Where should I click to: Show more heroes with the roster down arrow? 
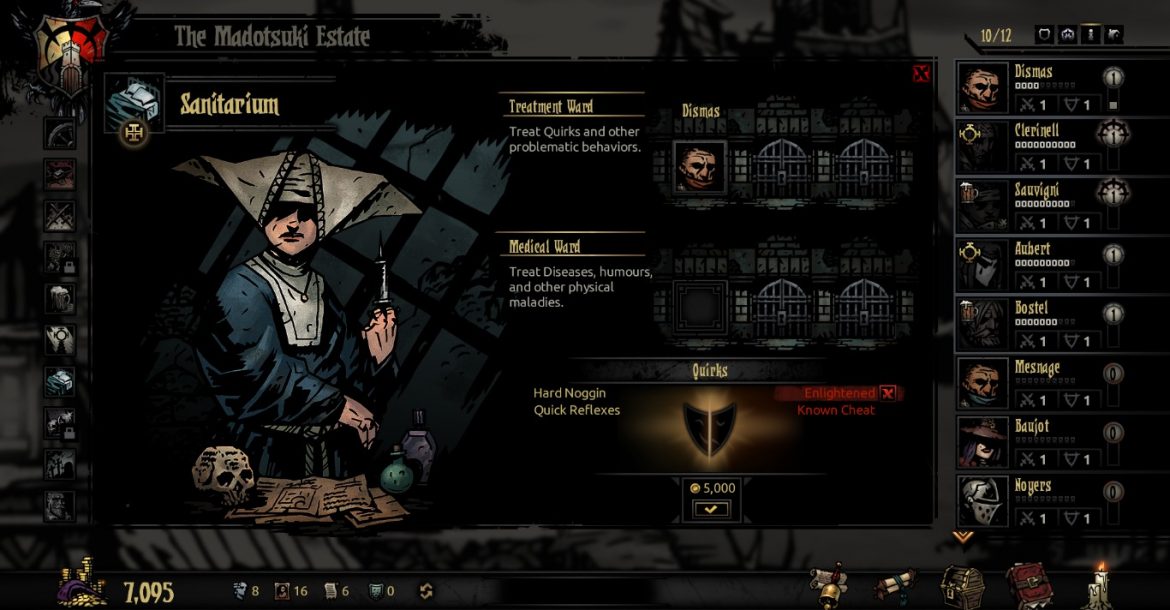click(963, 537)
